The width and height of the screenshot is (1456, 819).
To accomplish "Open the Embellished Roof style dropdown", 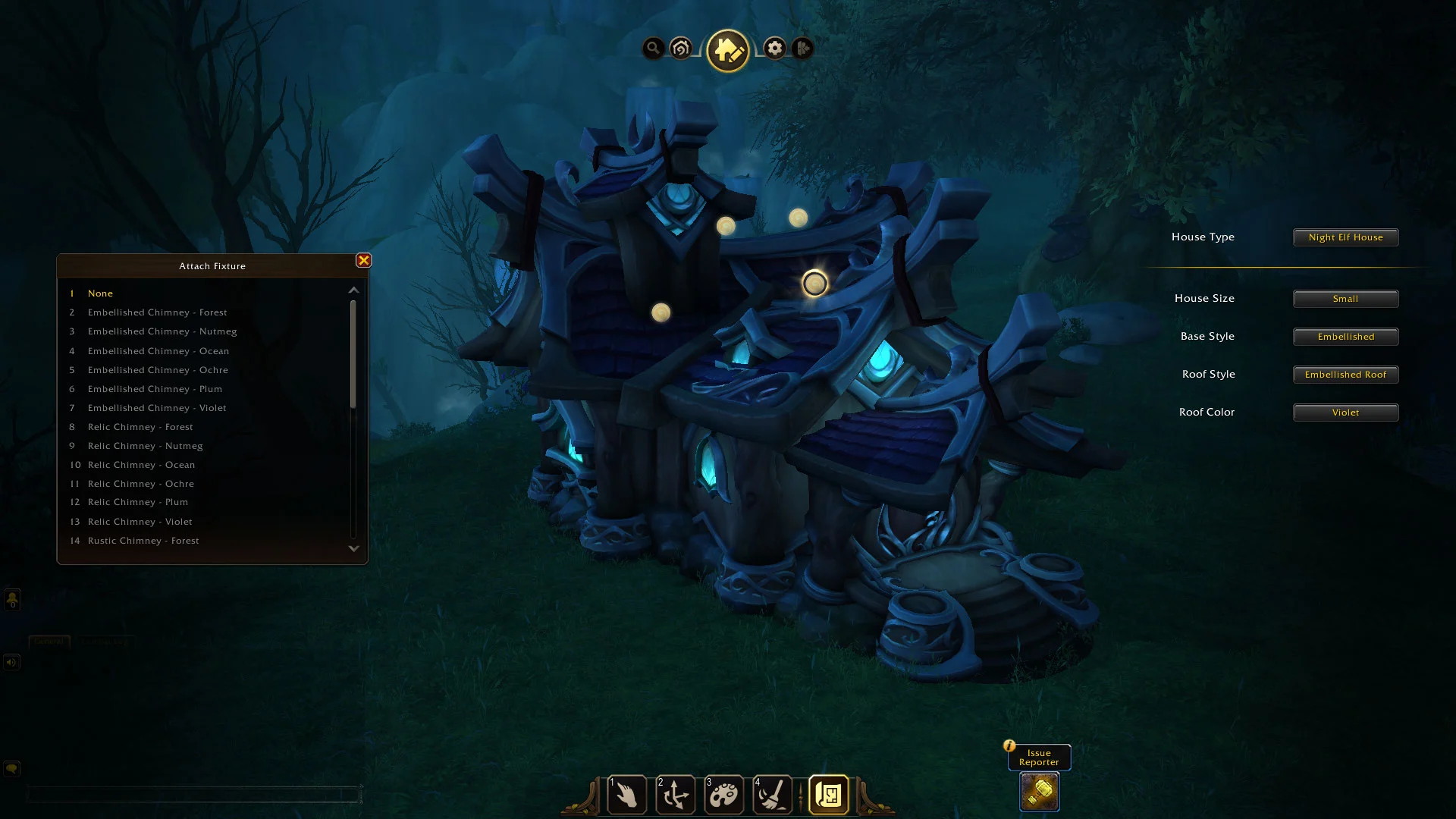I will (x=1345, y=375).
